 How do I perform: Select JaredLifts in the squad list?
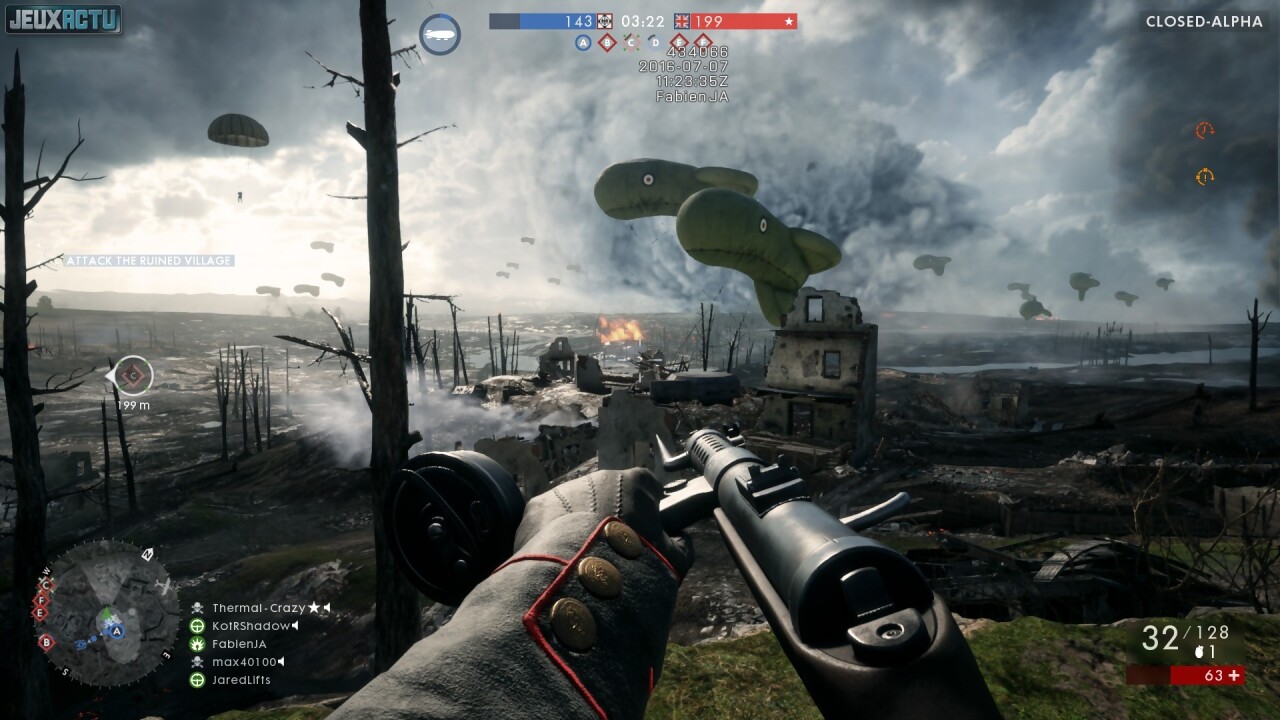point(240,680)
